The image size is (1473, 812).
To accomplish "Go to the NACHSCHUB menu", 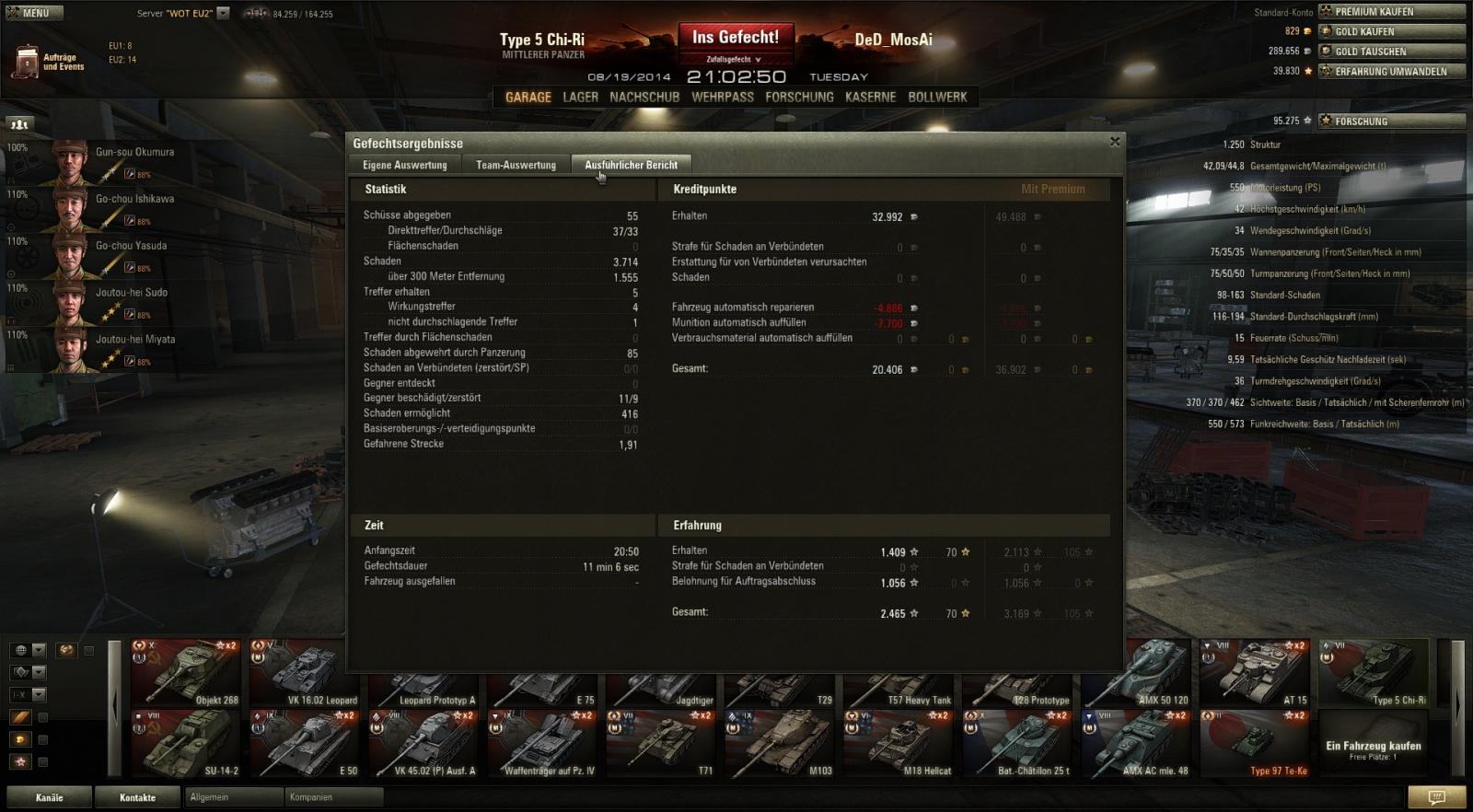I will coord(644,97).
